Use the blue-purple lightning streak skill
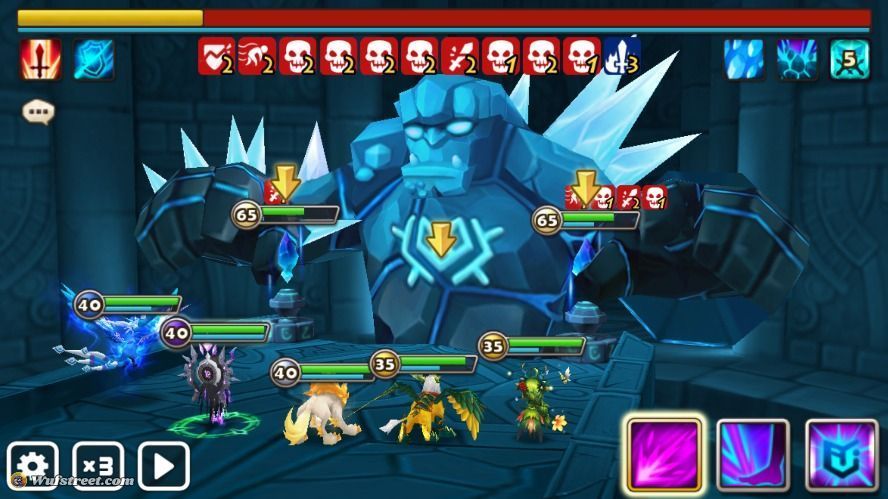Image resolution: width=888 pixels, height=499 pixels. click(753, 455)
